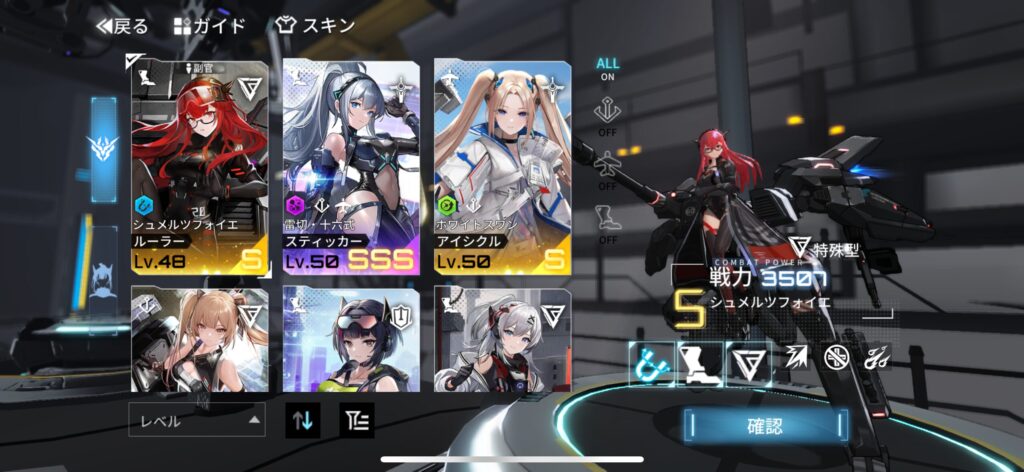
Task: Toggle the ALL filter
Action: 608,69
